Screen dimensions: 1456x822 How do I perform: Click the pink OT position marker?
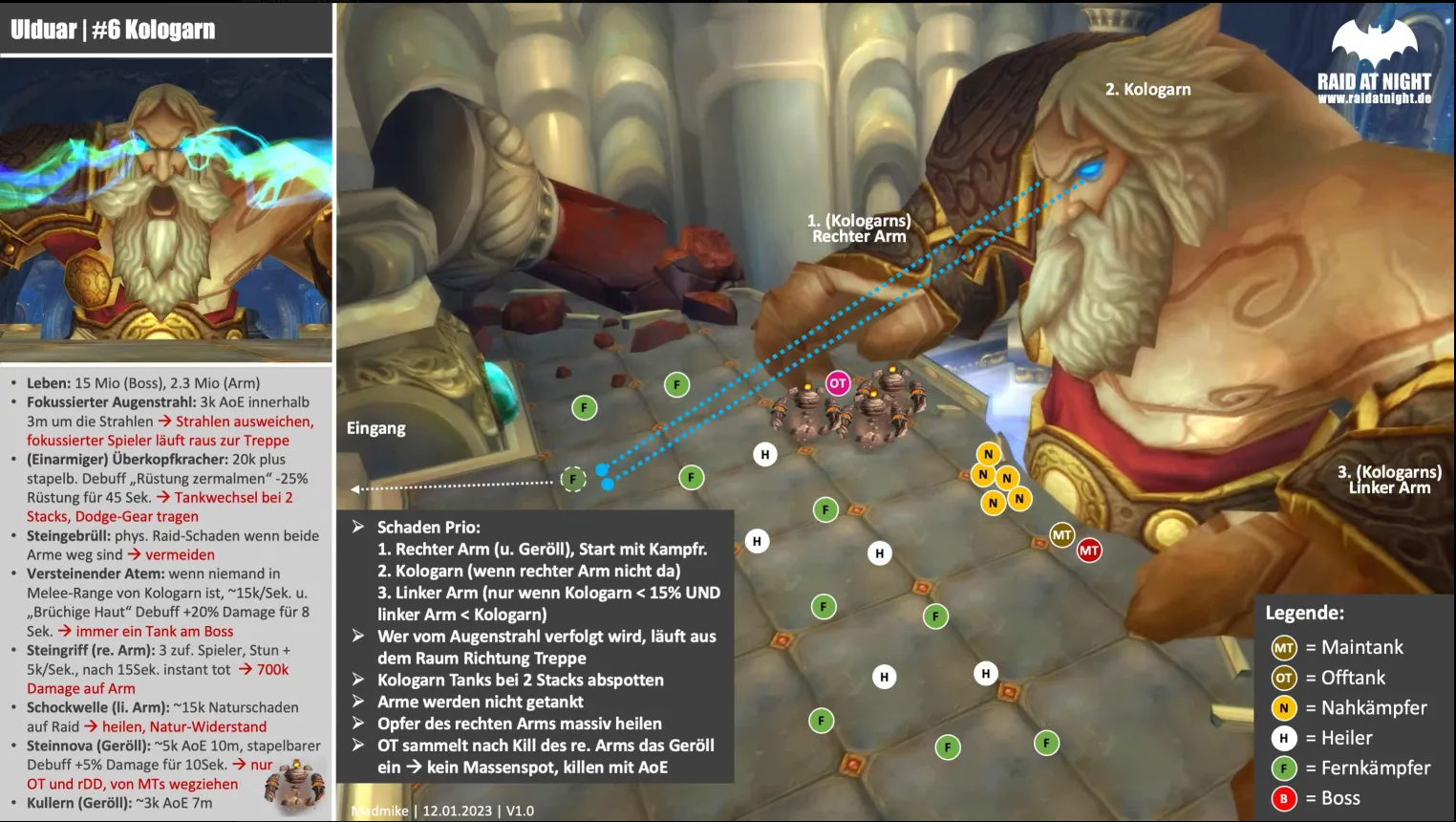(838, 383)
